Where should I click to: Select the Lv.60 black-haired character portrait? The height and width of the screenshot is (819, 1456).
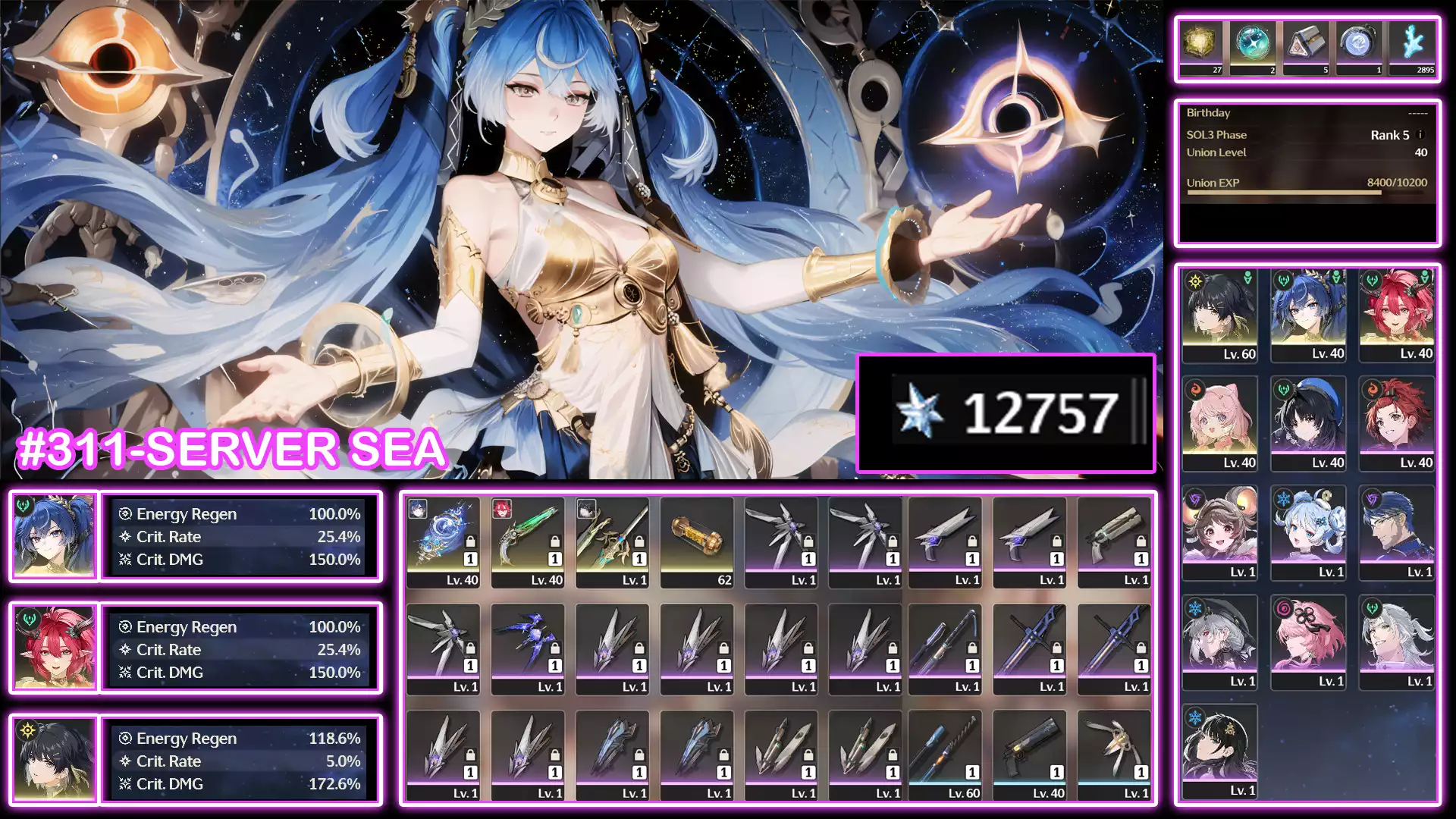(x=1219, y=311)
